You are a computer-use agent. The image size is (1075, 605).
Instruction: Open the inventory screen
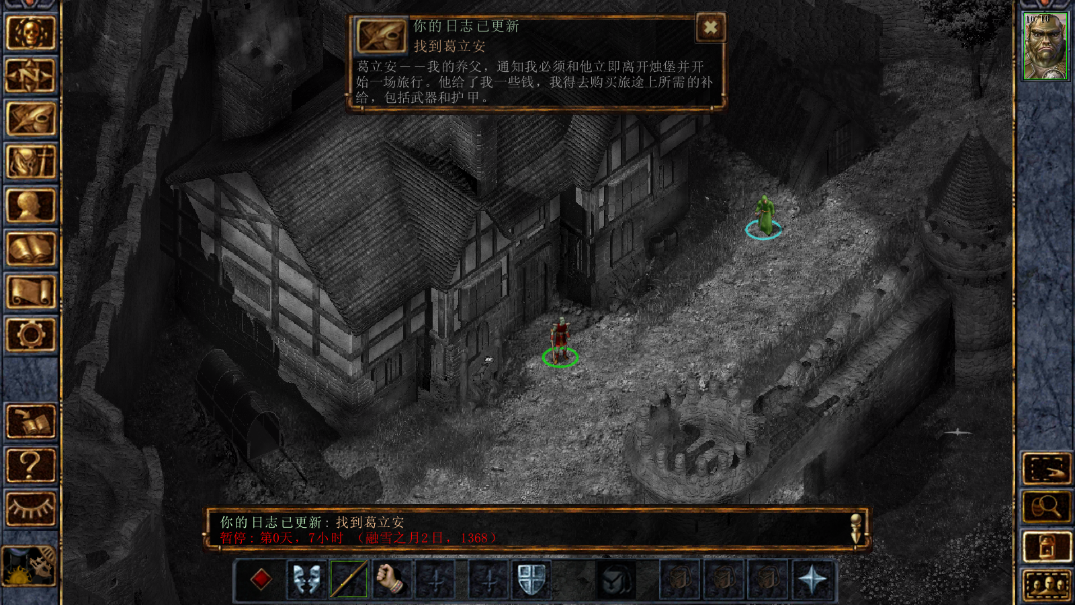coord(31,162)
